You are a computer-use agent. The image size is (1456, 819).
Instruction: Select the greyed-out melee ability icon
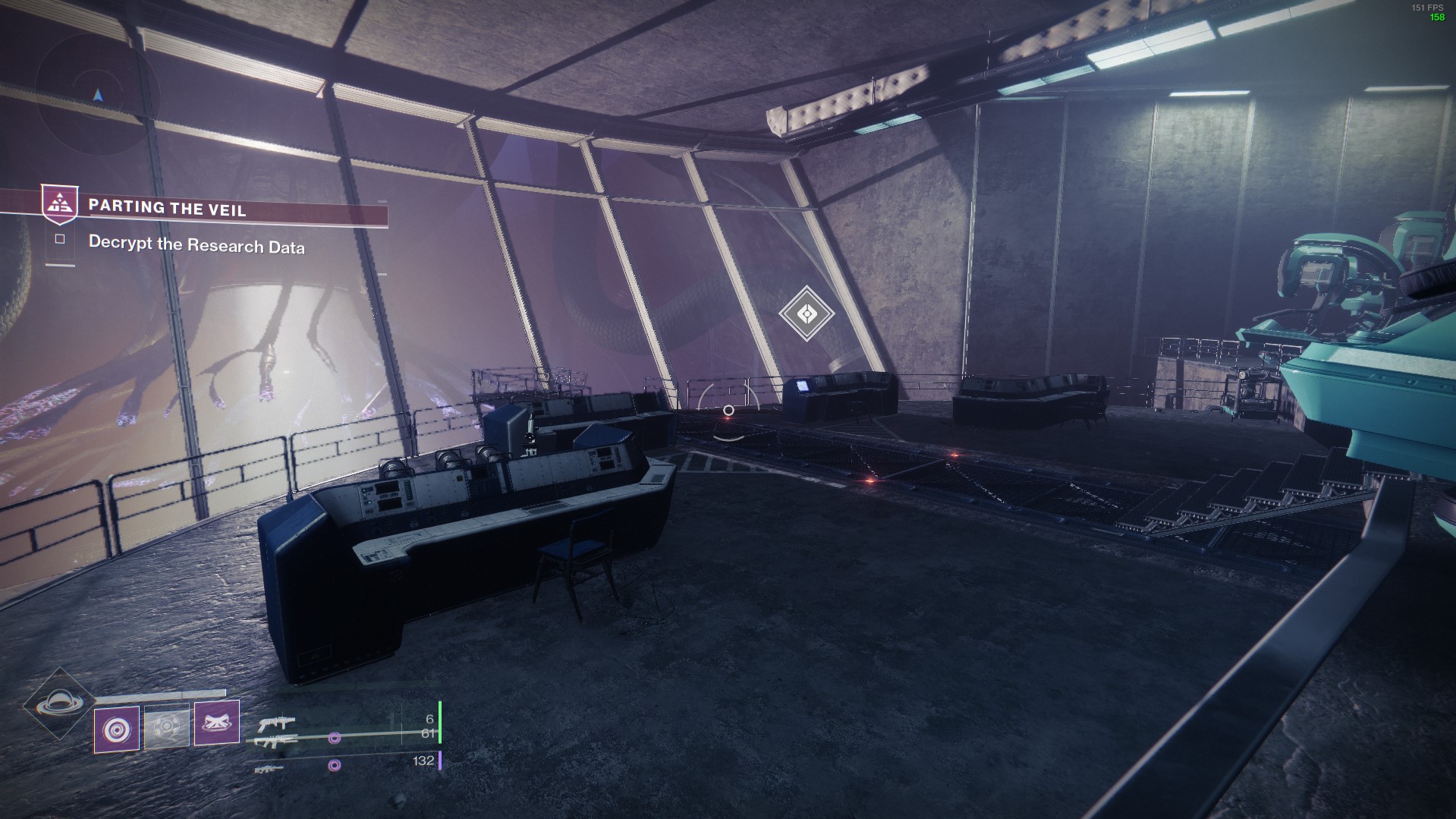tap(166, 727)
